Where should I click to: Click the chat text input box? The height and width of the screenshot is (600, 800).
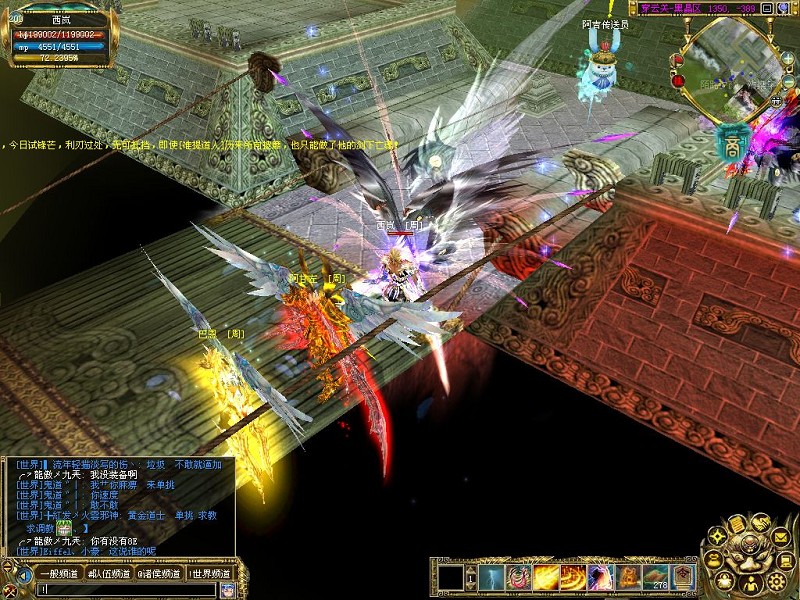(x=120, y=590)
